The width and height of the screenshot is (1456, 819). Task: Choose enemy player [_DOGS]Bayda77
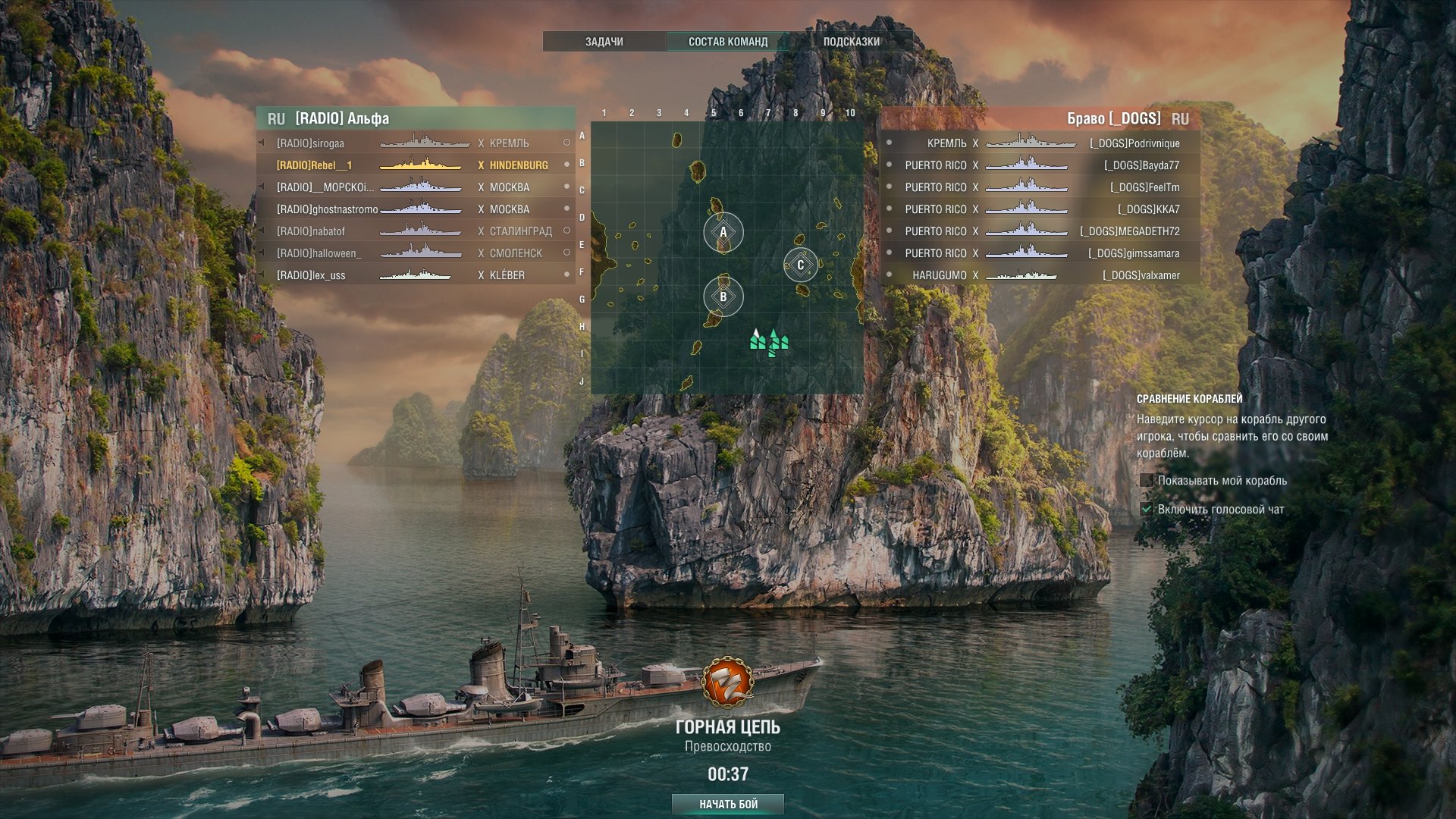click(1039, 165)
